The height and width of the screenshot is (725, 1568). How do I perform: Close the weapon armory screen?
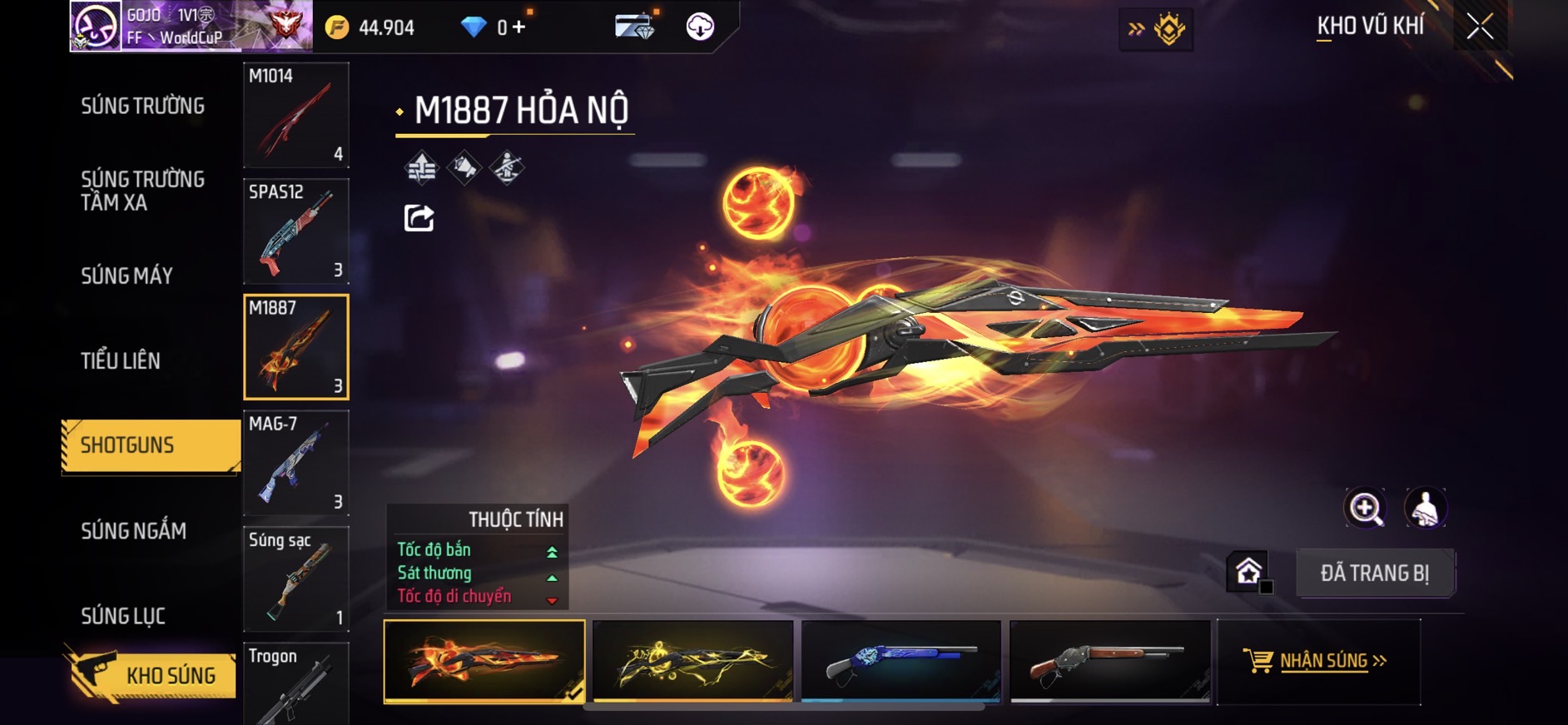tap(1479, 27)
